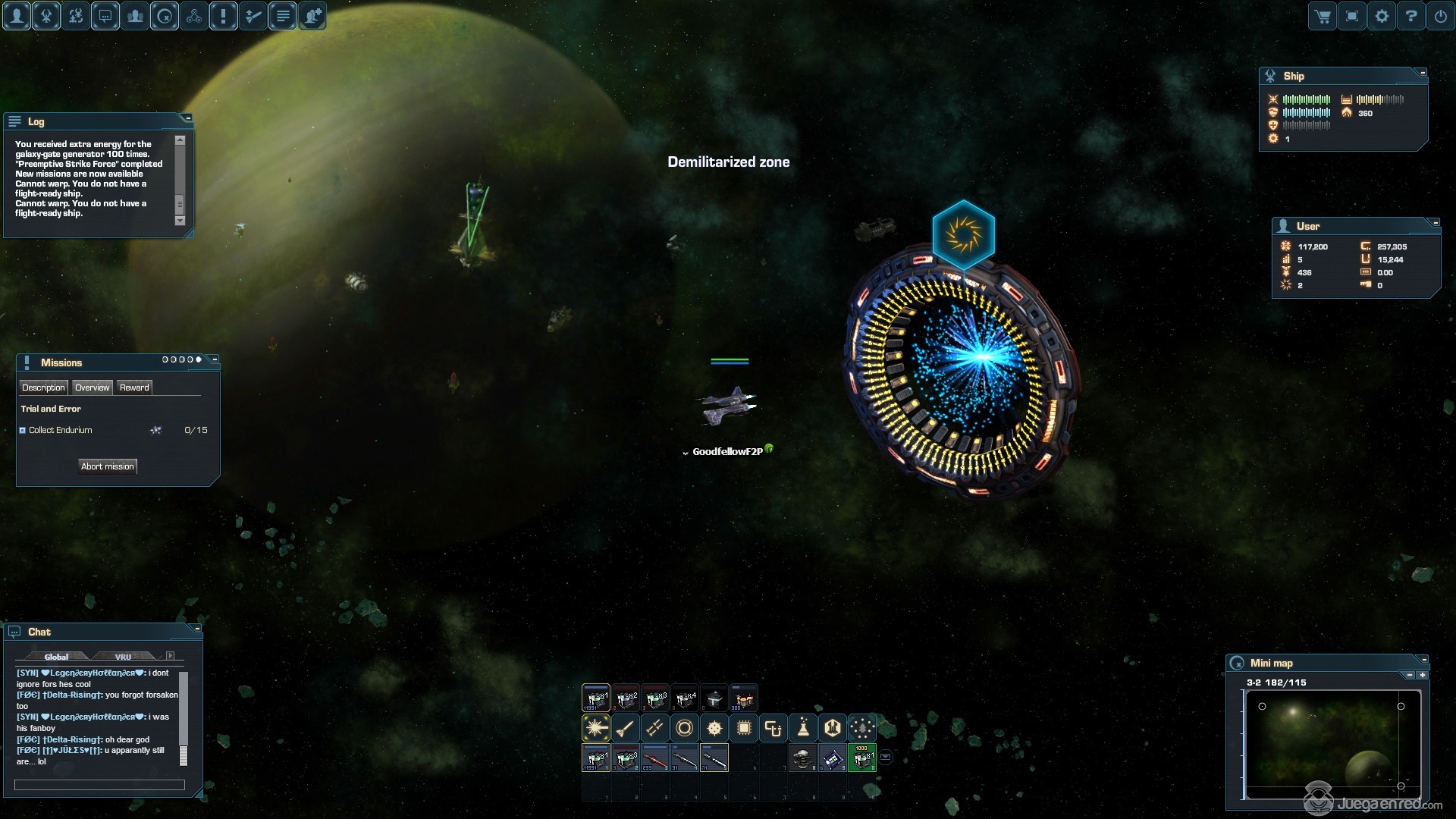Screen dimensions: 1456x819
Task: Select the laser ammo category icon
Action: pos(595,728)
